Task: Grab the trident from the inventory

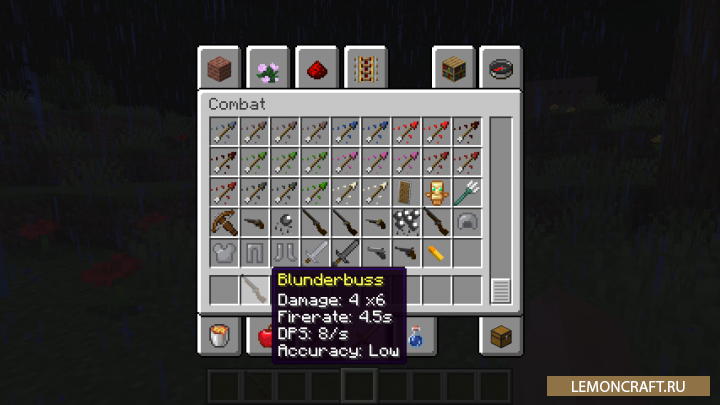Action: (x=465, y=192)
